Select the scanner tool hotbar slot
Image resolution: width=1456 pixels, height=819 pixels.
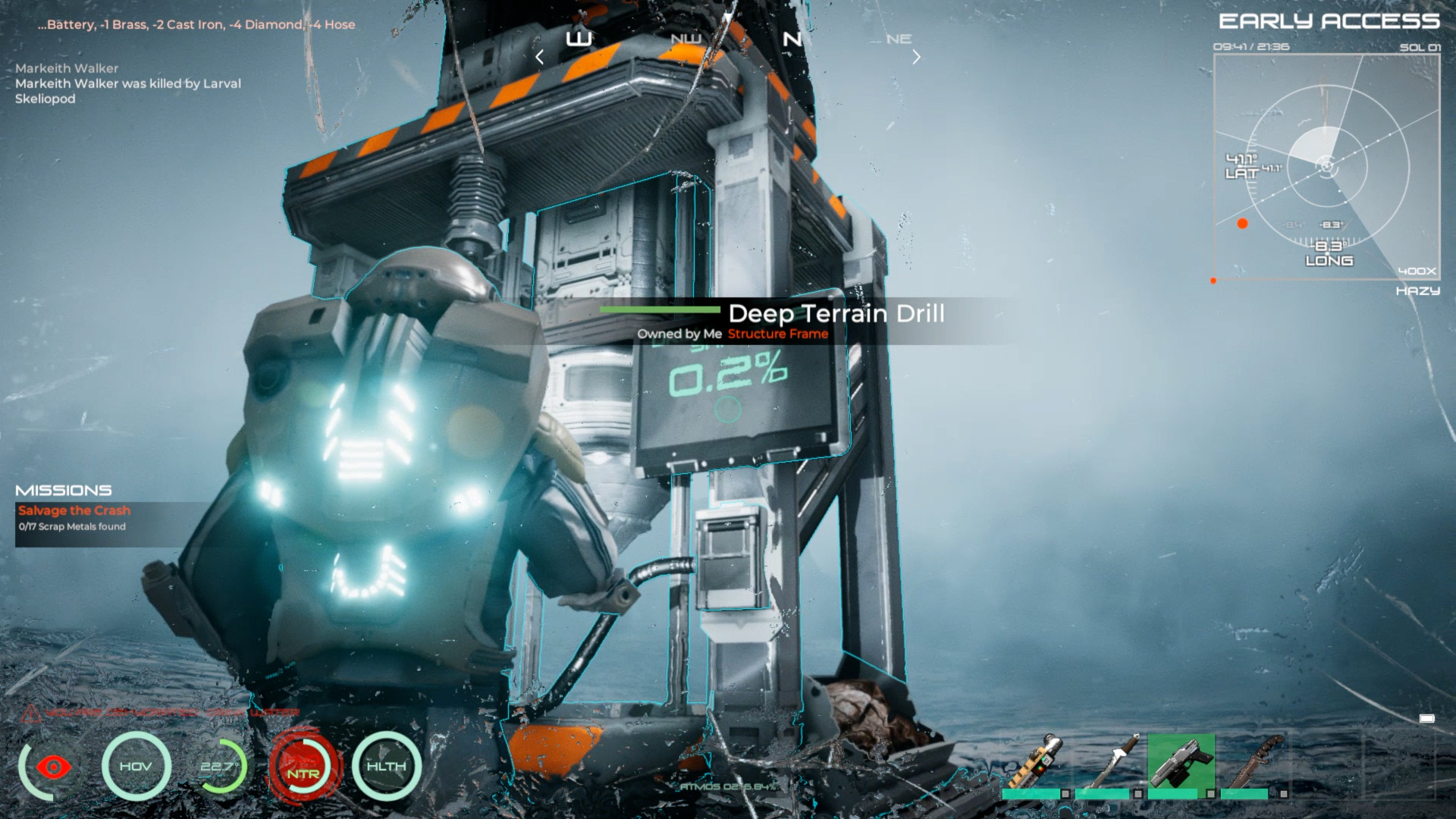(x=1035, y=761)
